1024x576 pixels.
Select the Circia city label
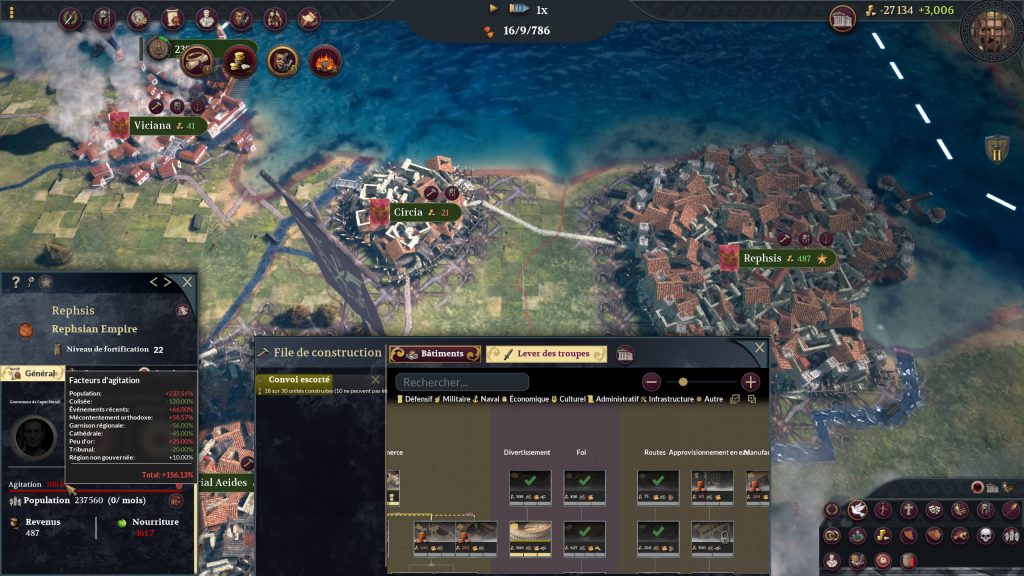coord(408,212)
